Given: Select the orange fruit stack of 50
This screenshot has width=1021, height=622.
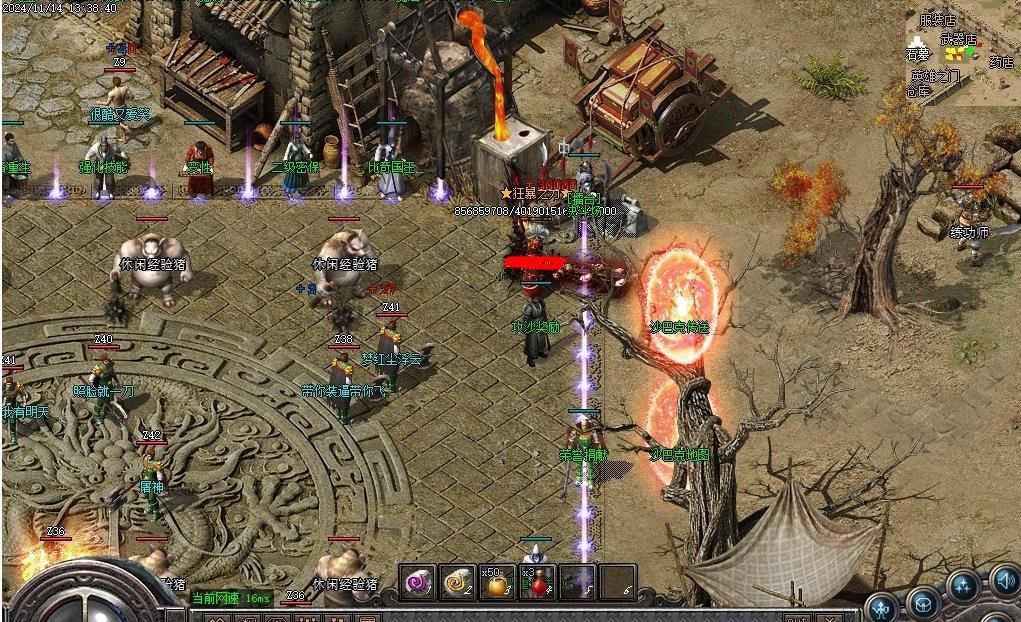Looking at the screenshot, I should 497,583.
